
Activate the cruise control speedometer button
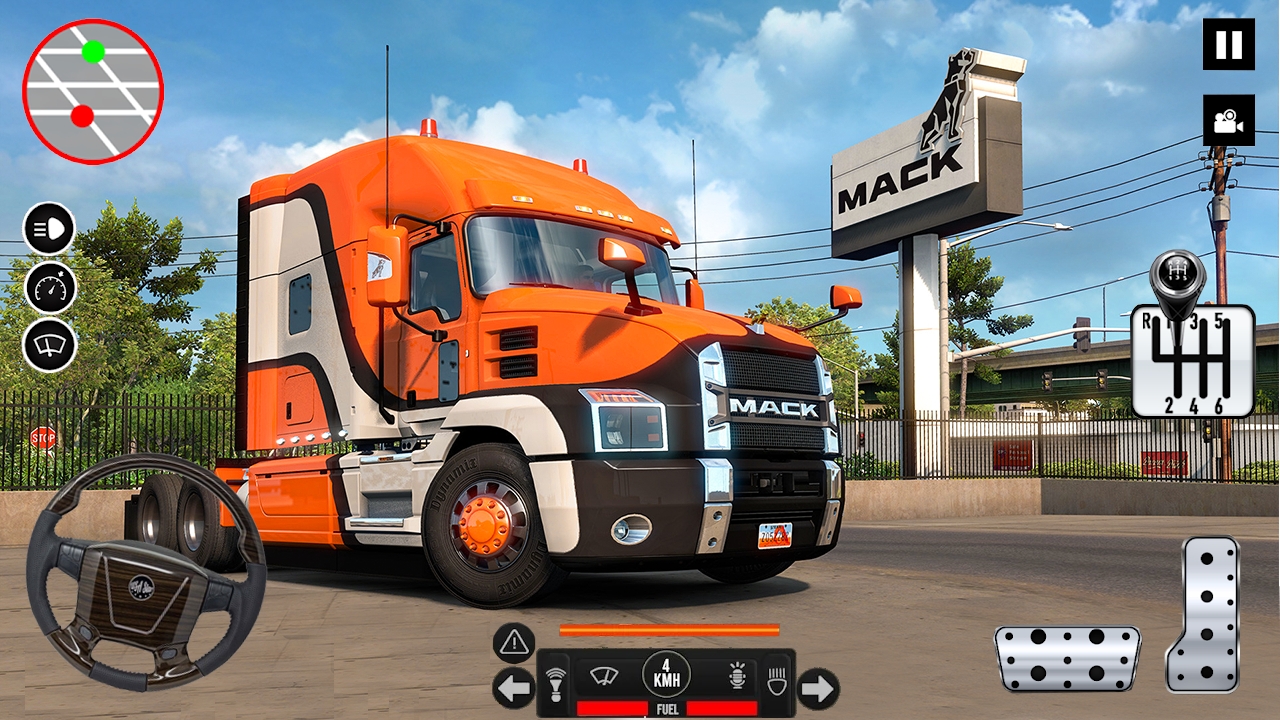tap(50, 287)
